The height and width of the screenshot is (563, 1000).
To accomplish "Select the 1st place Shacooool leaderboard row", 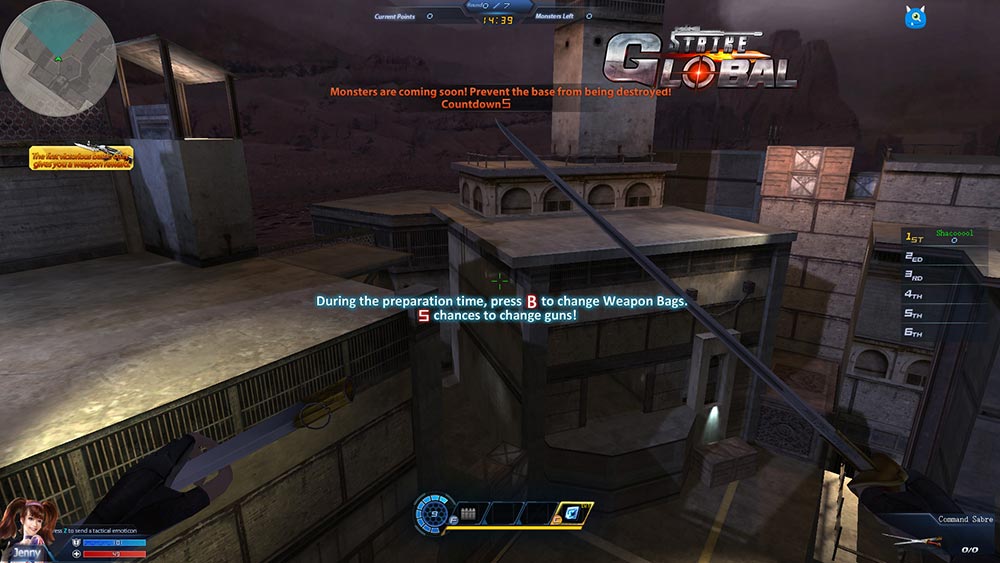I will tap(945, 237).
